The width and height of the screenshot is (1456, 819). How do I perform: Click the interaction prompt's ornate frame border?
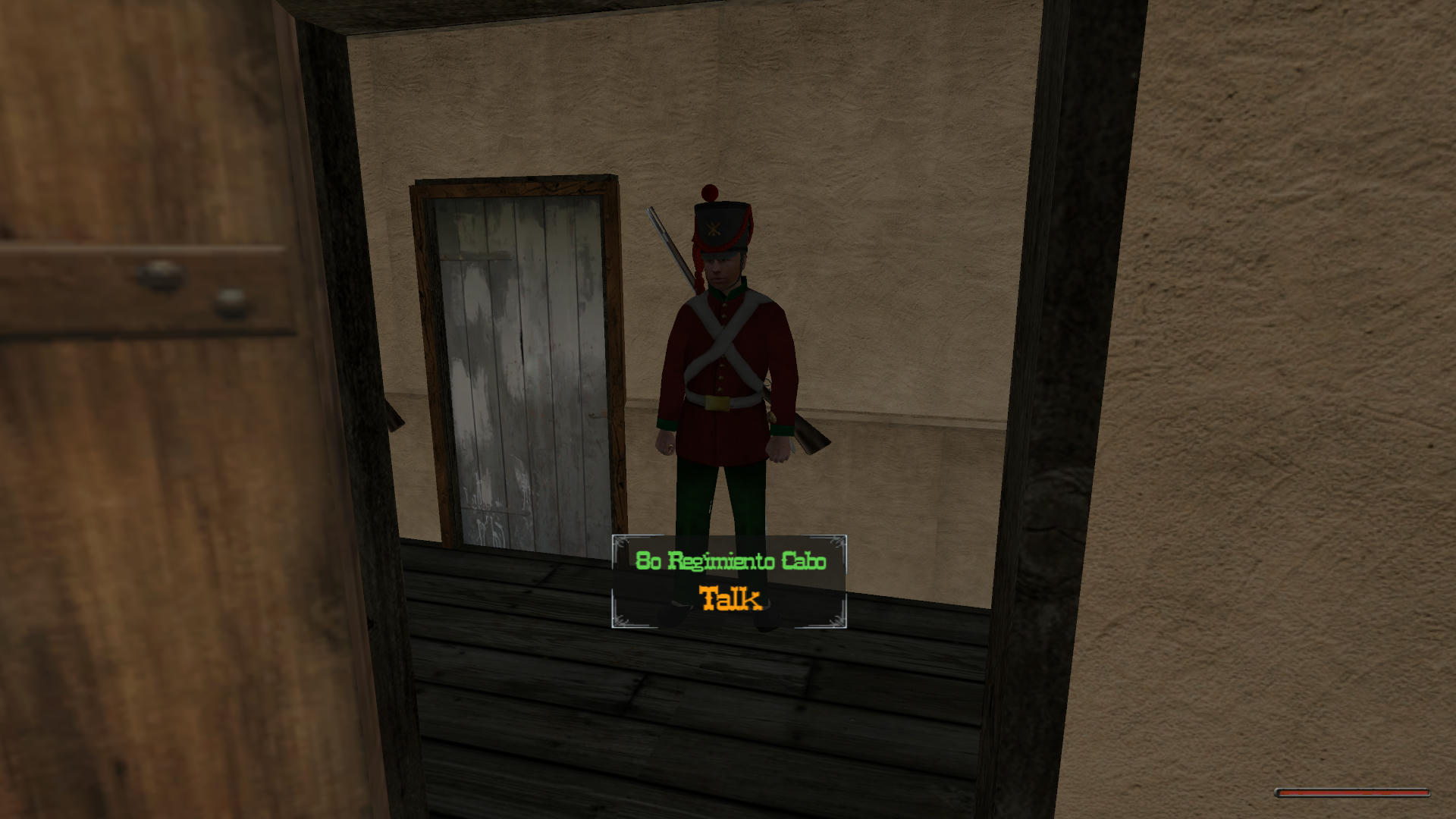[x=622, y=542]
